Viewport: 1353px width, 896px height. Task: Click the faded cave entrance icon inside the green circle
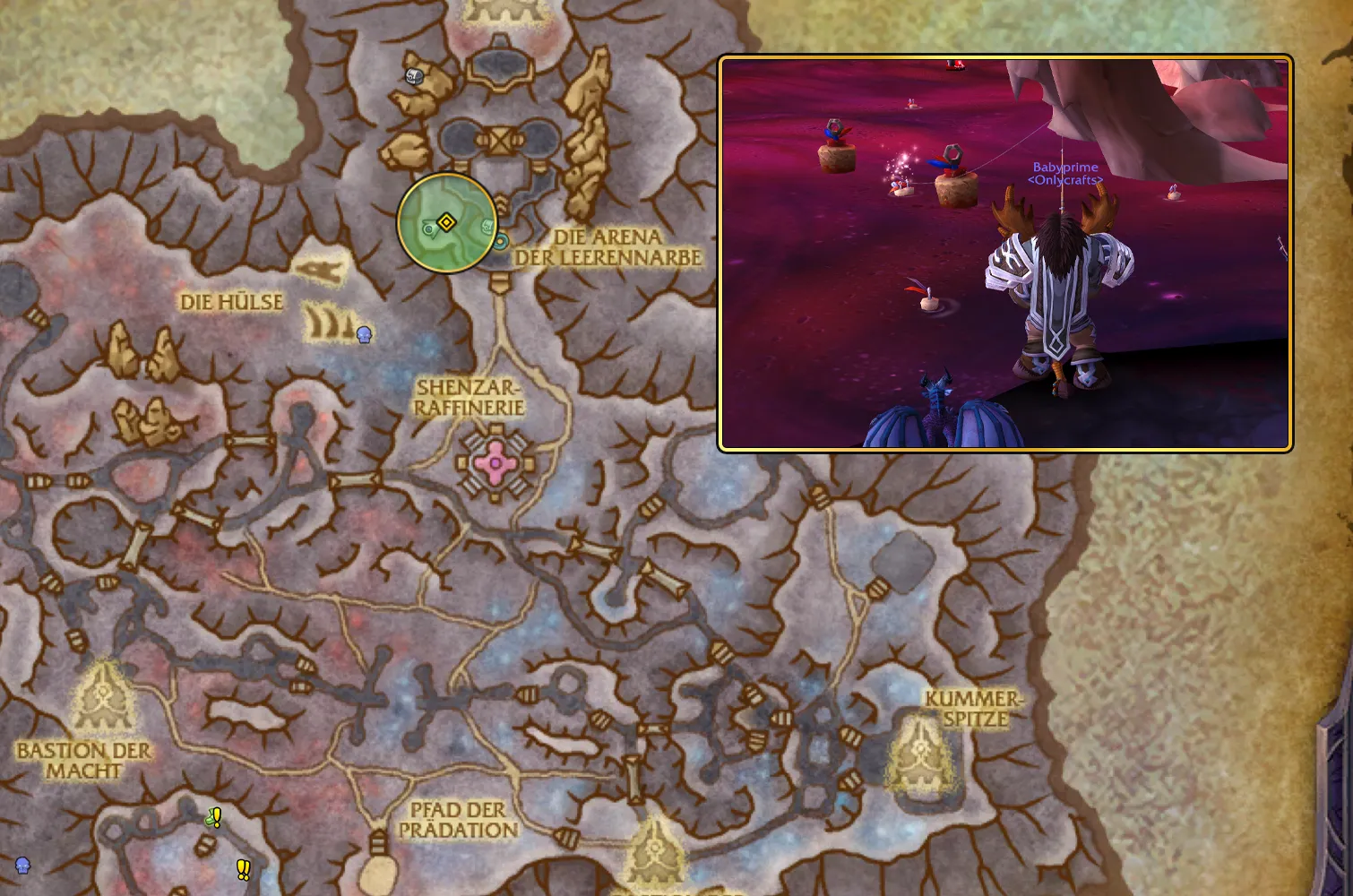[x=488, y=225]
